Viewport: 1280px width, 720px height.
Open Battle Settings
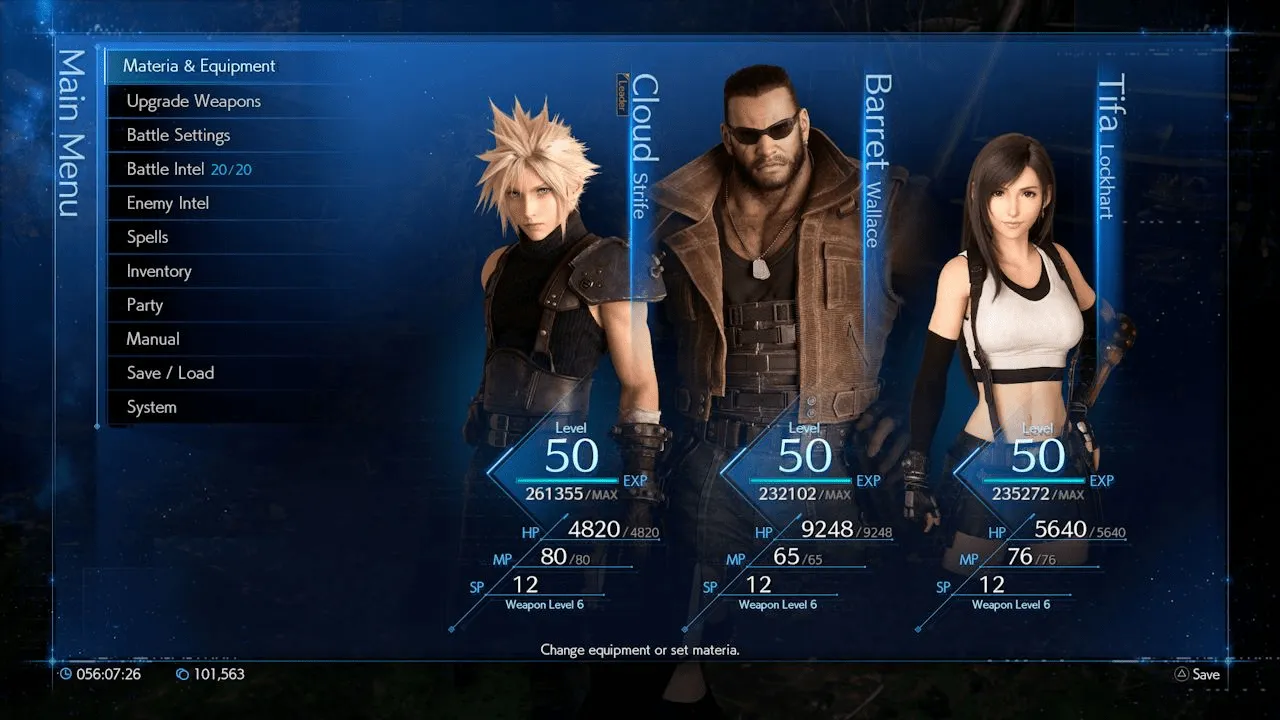(x=178, y=135)
